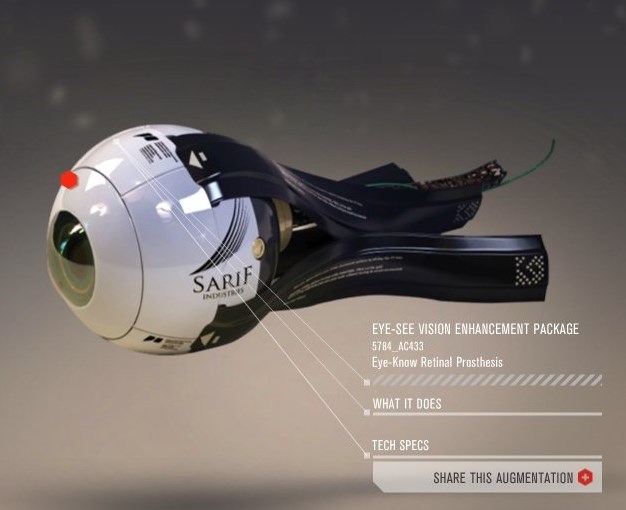
Task: Open the Tech Specs section
Action: coord(401,446)
